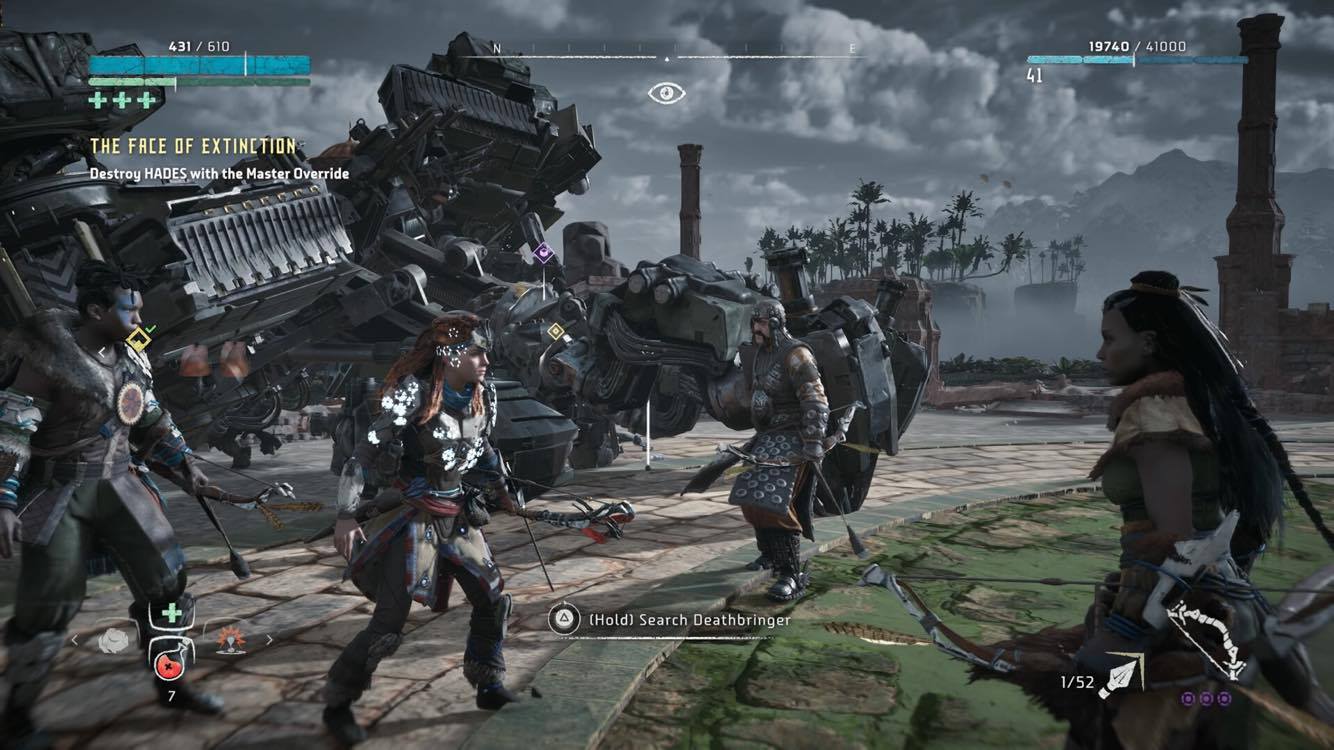This screenshot has width=1334, height=750.
Task: Cycle quick tools with the right arrow
Action: coord(268,640)
